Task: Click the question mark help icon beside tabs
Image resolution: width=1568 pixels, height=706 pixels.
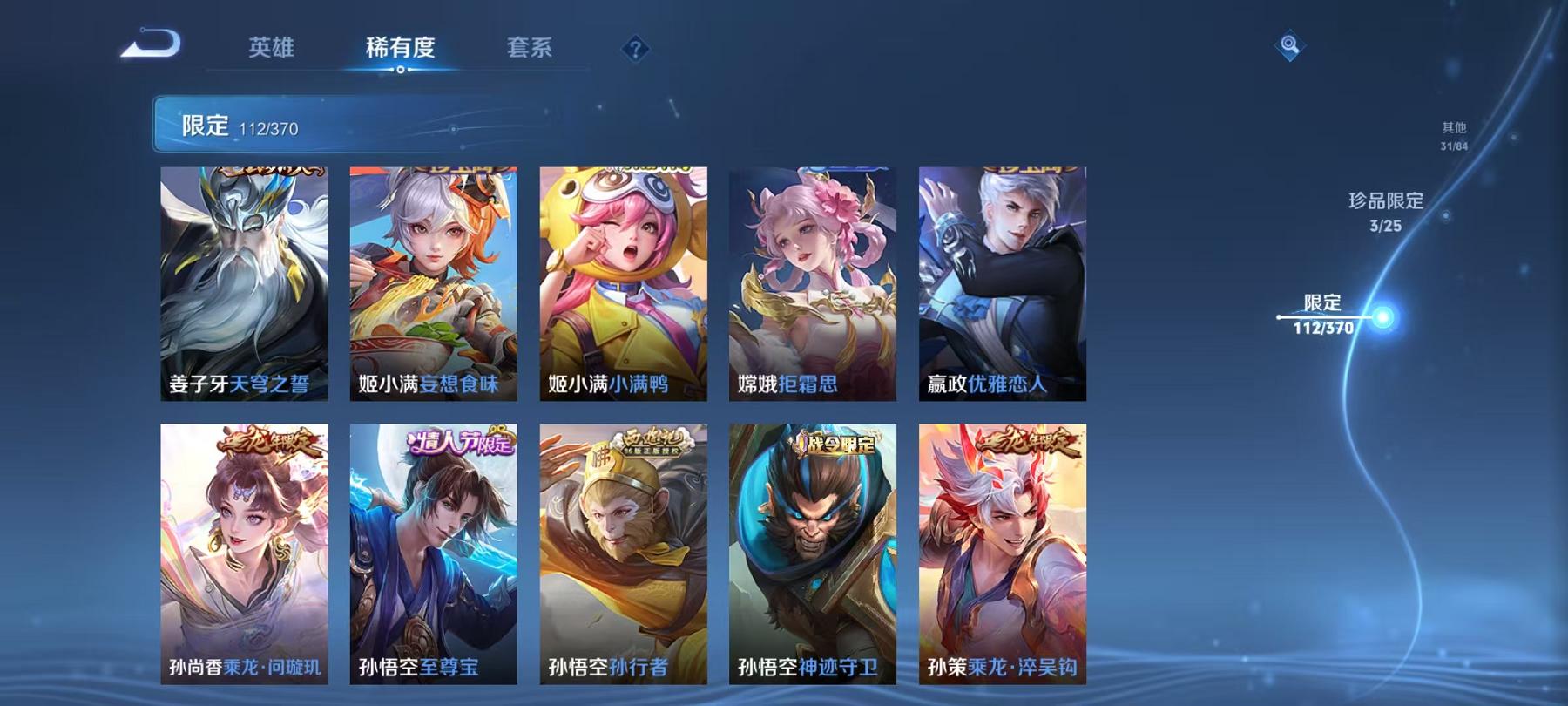Action: click(x=635, y=49)
